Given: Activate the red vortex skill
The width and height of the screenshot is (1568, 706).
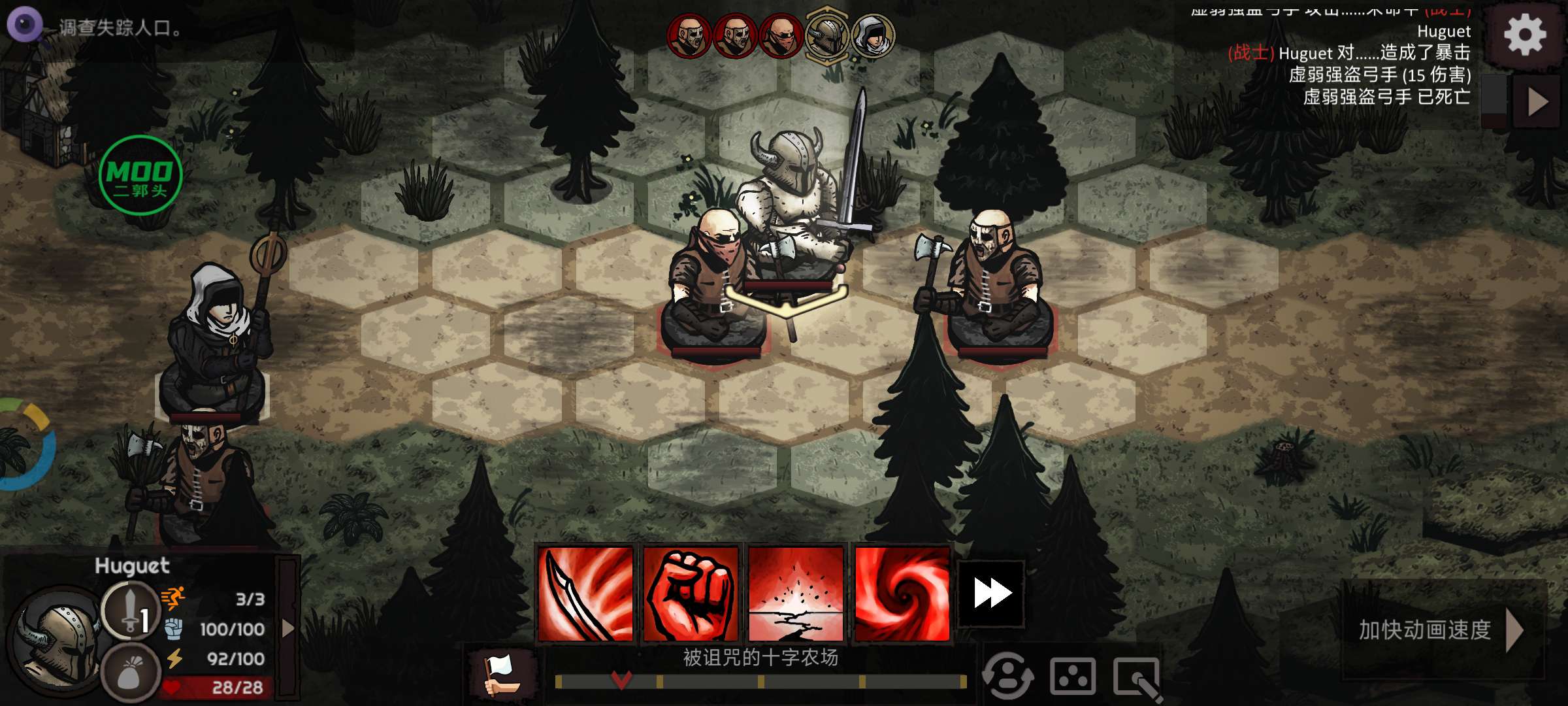Looking at the screenshot, I should 902,594.
